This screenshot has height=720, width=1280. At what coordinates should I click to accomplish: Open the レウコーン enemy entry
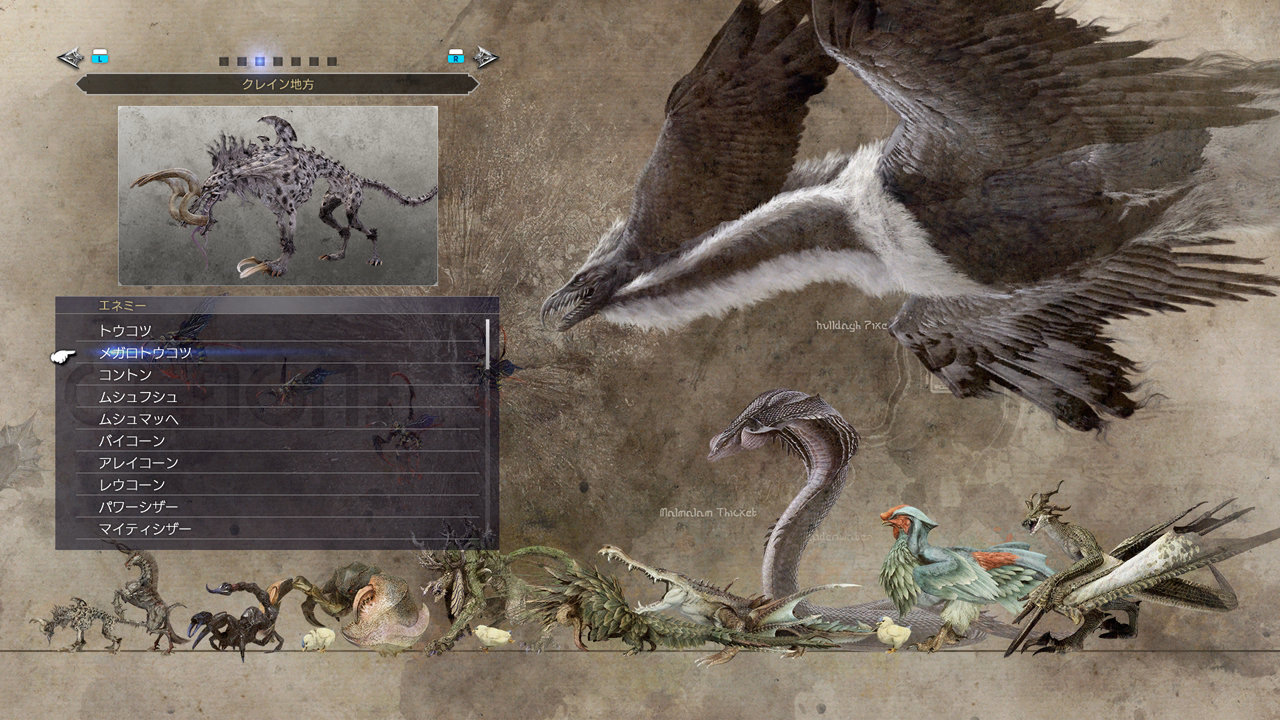tap(131, 485)
